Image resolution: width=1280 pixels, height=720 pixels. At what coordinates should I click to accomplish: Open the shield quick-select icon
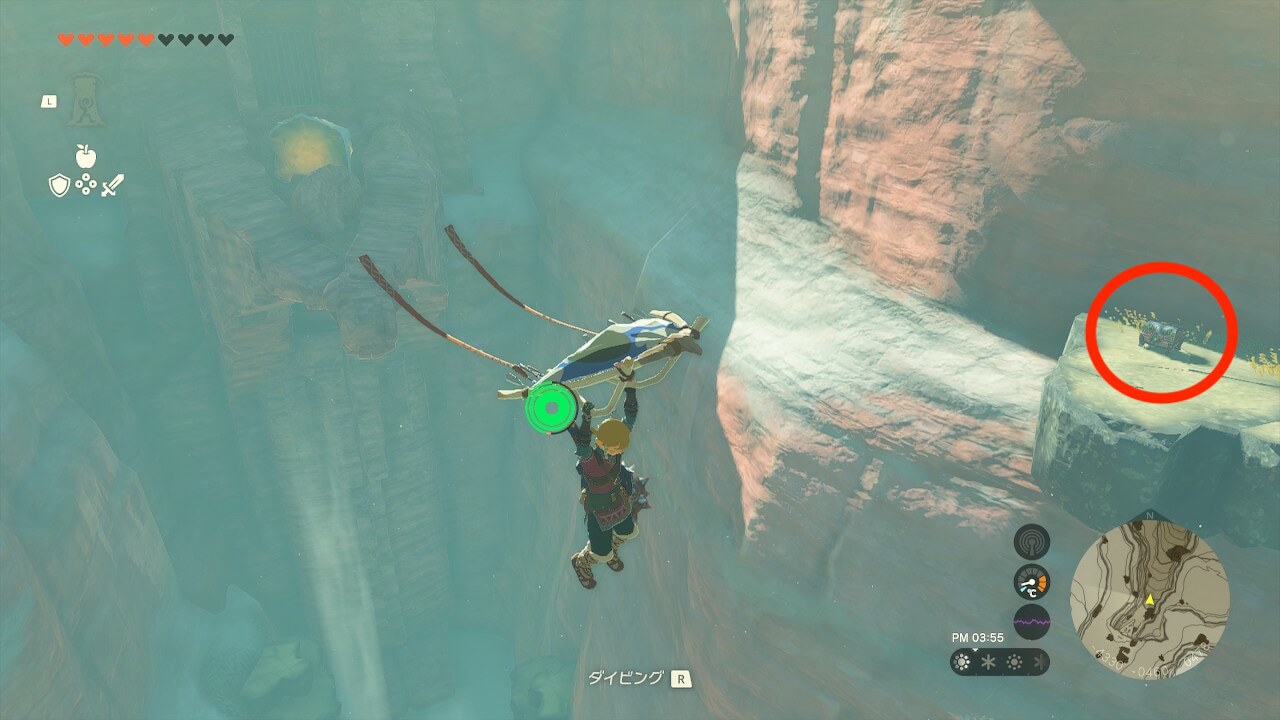click(x=59, y=185)
